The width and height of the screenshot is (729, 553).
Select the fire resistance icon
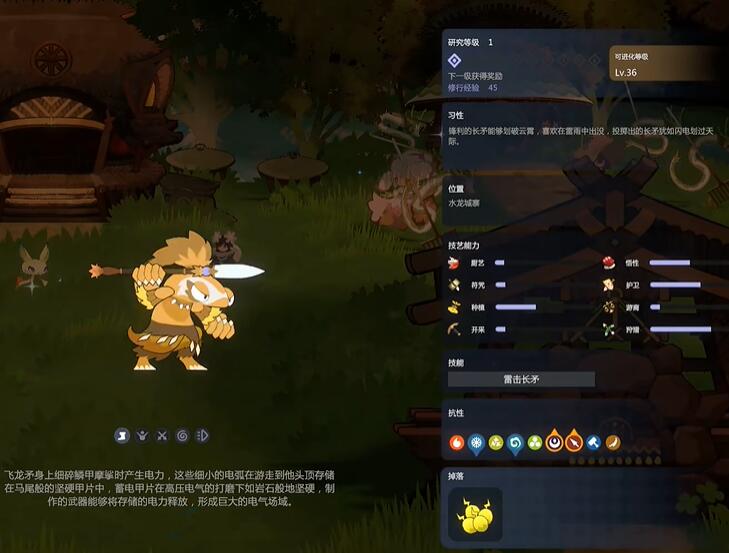[x=457, y=441]
